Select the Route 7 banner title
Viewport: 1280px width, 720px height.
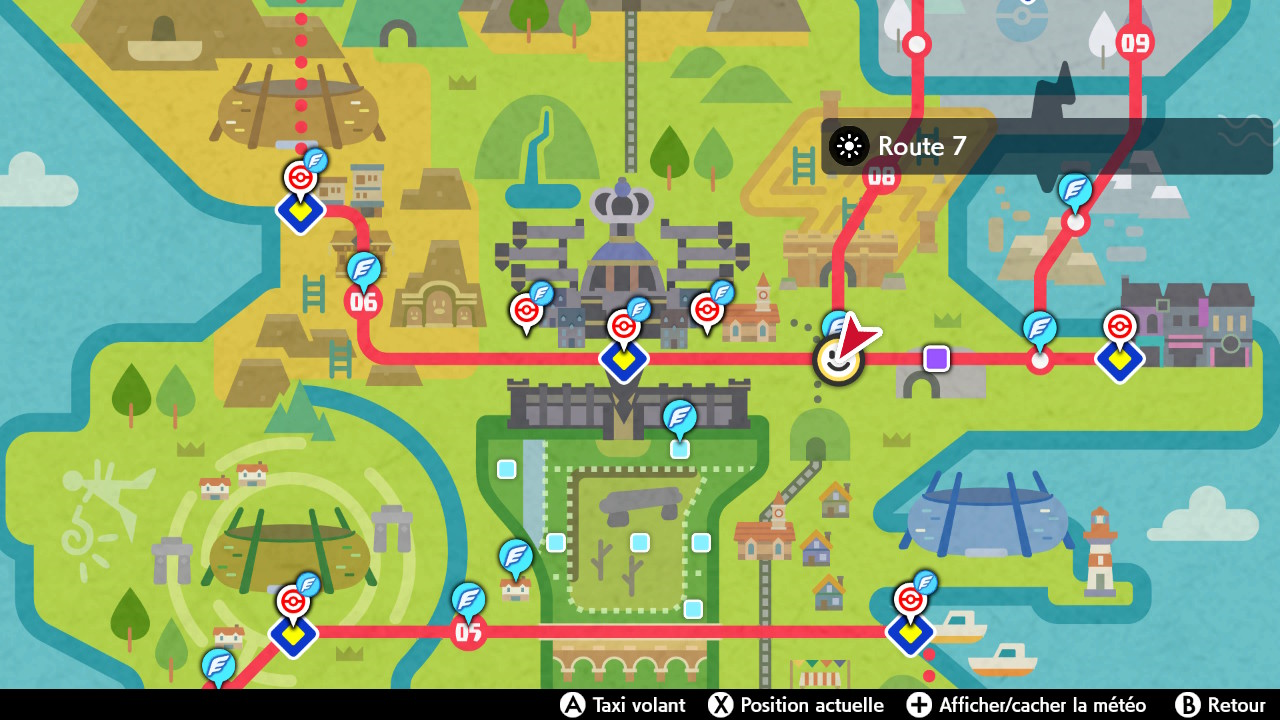pyautogui.click(x=919, y=146)
